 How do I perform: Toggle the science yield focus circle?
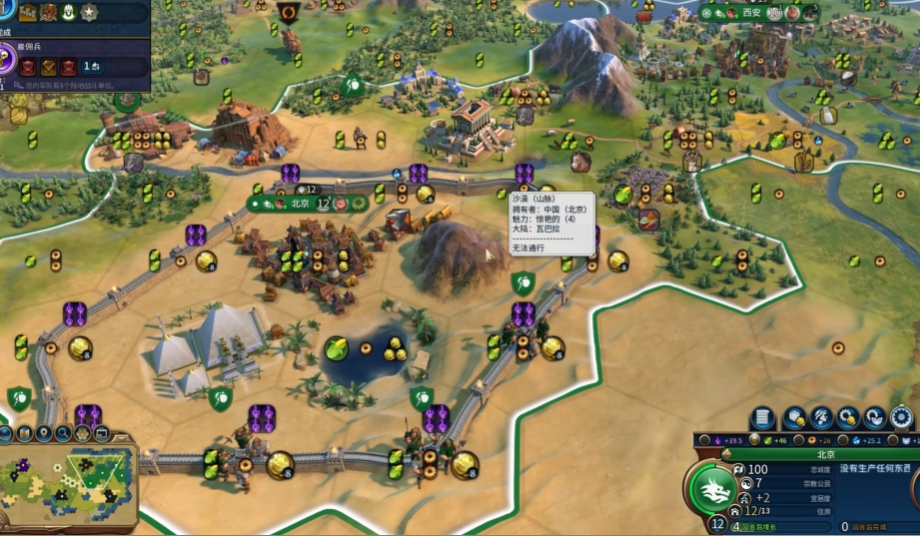(845, 440)
